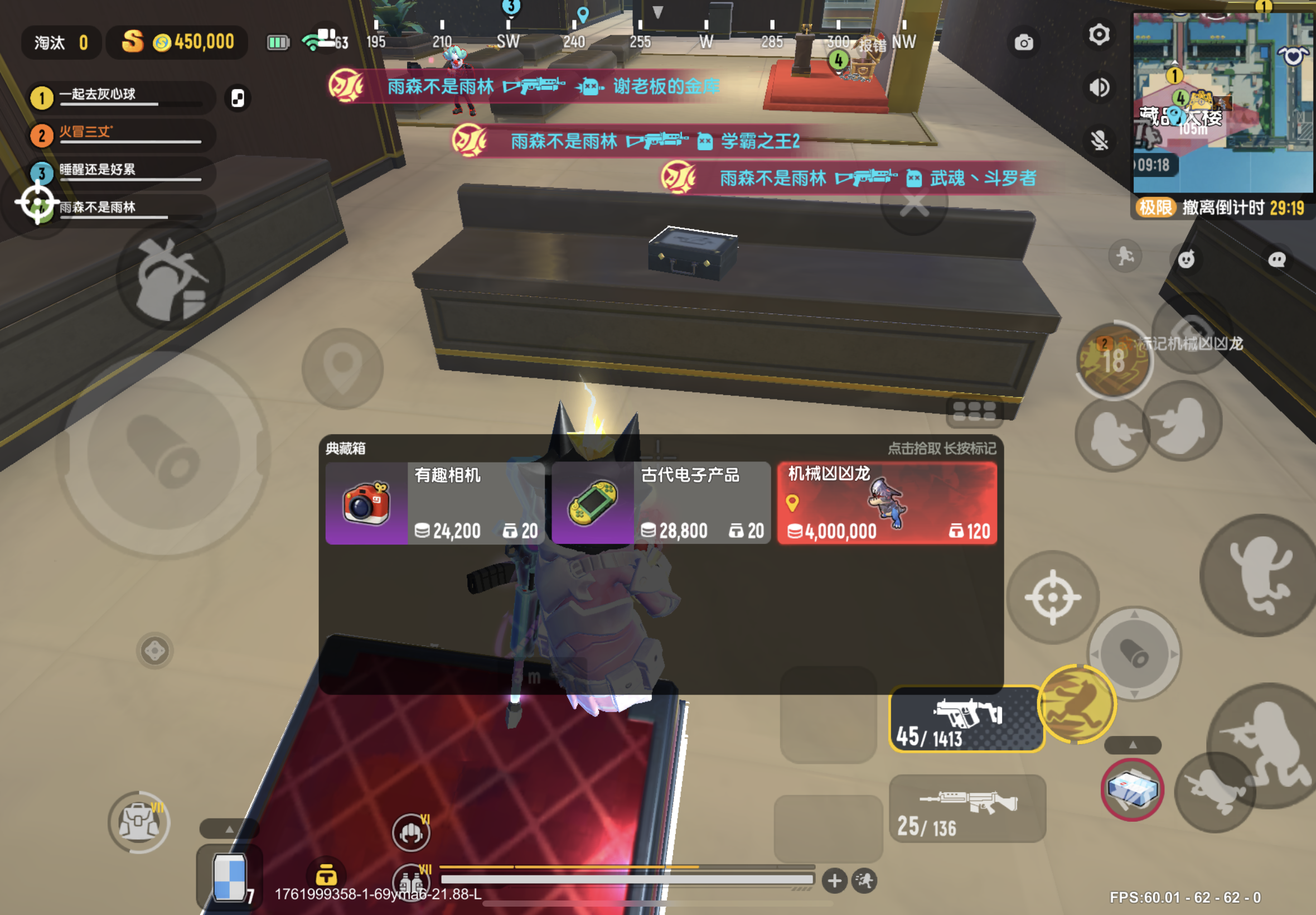
Task: Select the crosshair aim assist icon
Action: 1052,597
